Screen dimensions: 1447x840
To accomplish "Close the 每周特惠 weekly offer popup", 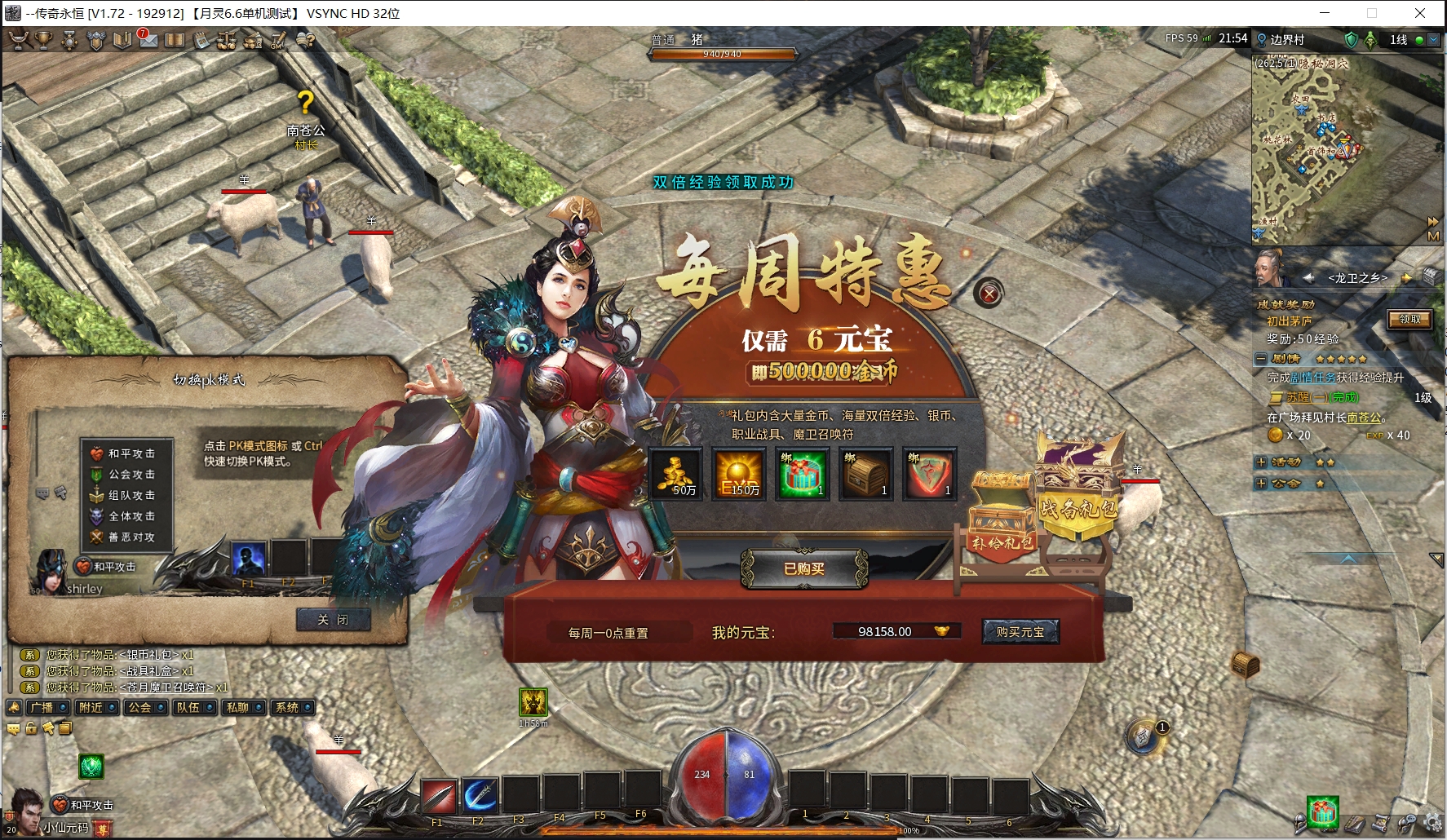I will tap(989, 294).
